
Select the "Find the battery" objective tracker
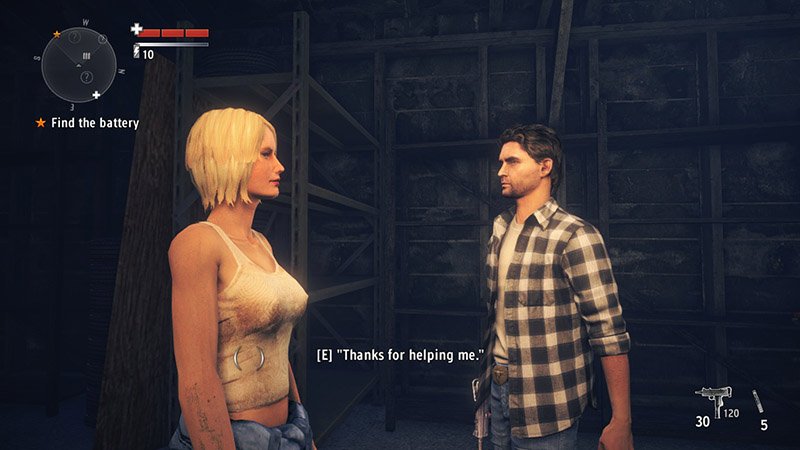point(87,123)
